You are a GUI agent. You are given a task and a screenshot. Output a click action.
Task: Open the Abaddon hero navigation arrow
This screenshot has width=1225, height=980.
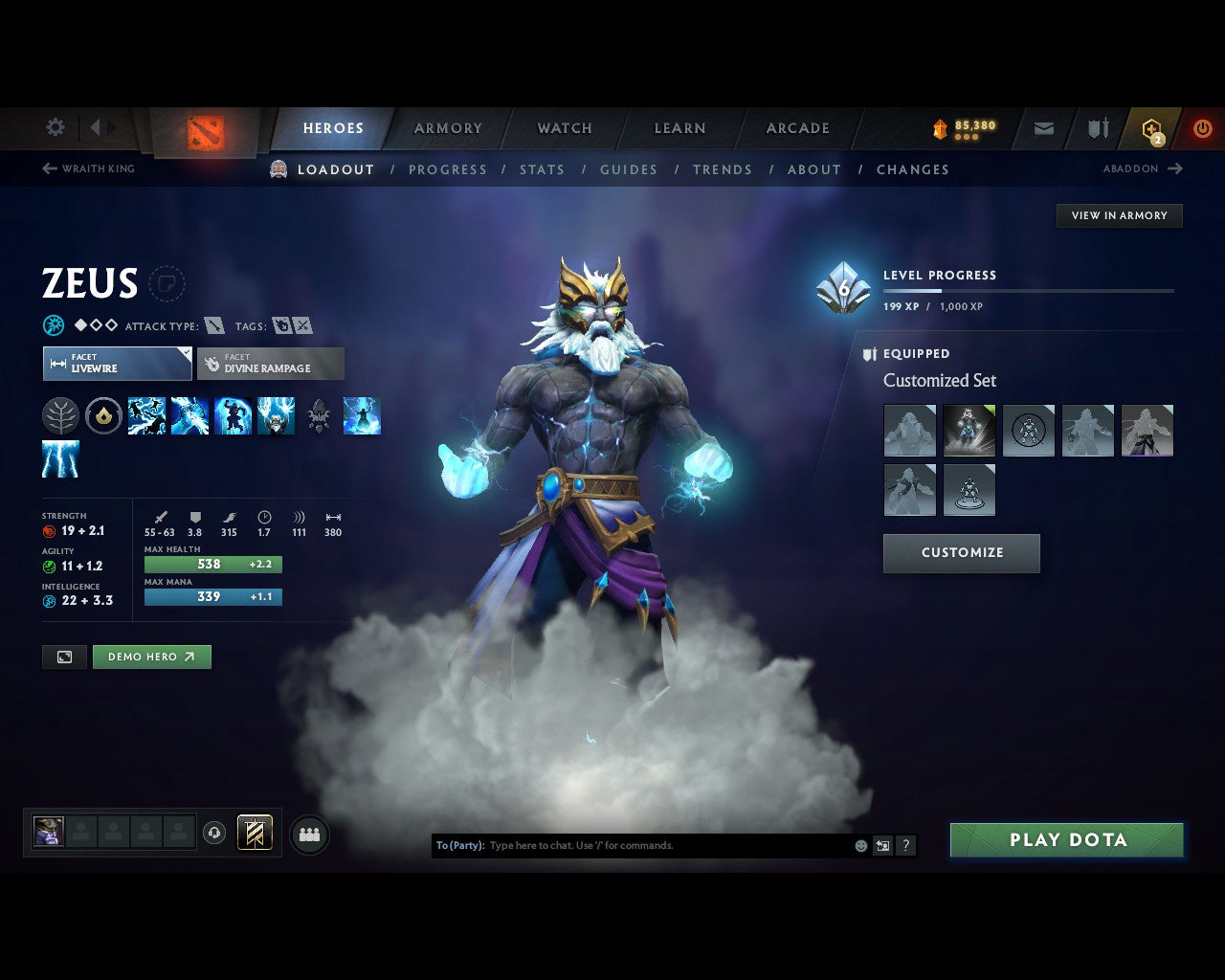point(1174,168)
